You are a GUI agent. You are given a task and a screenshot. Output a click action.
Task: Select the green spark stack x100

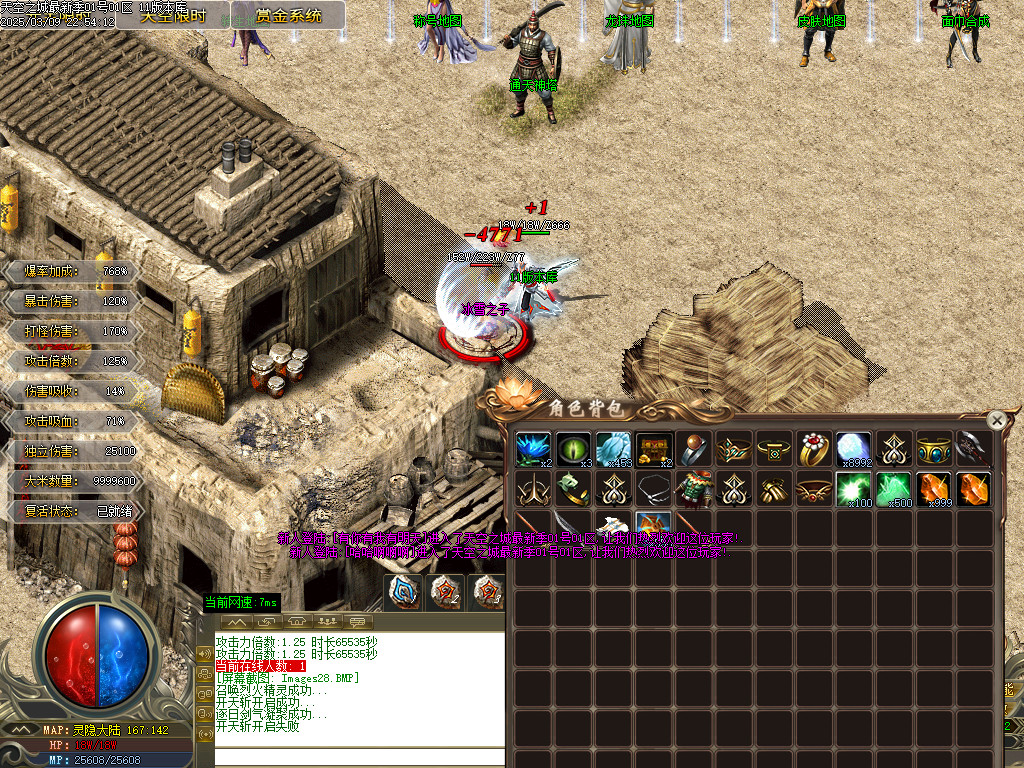[x=854, y=490]
